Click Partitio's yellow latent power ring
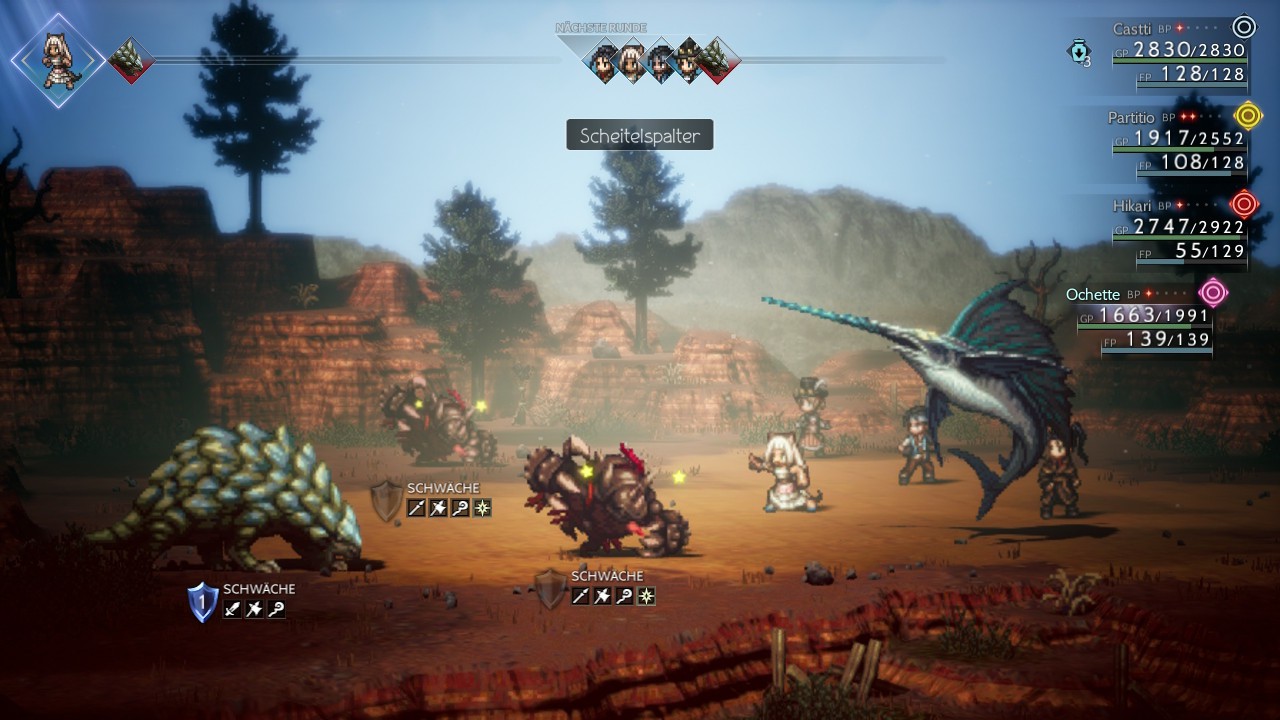 click(1247, 115)
